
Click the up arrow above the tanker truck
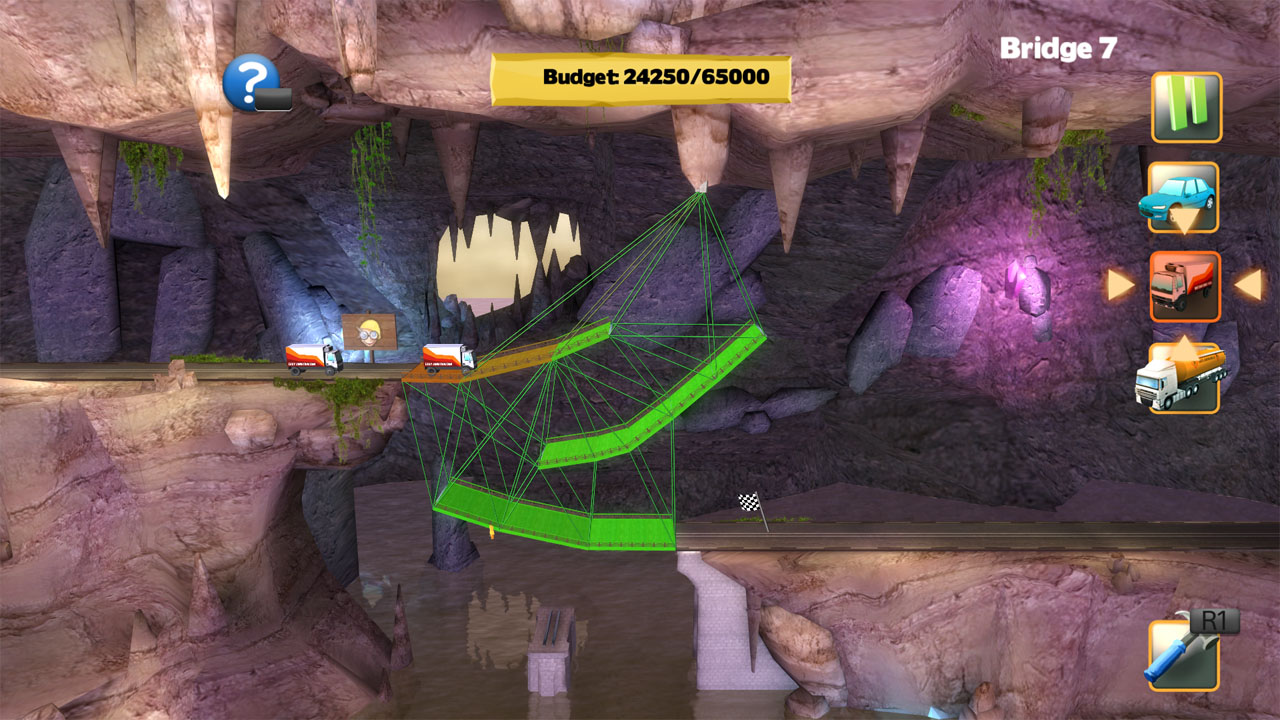point(1185,350)
